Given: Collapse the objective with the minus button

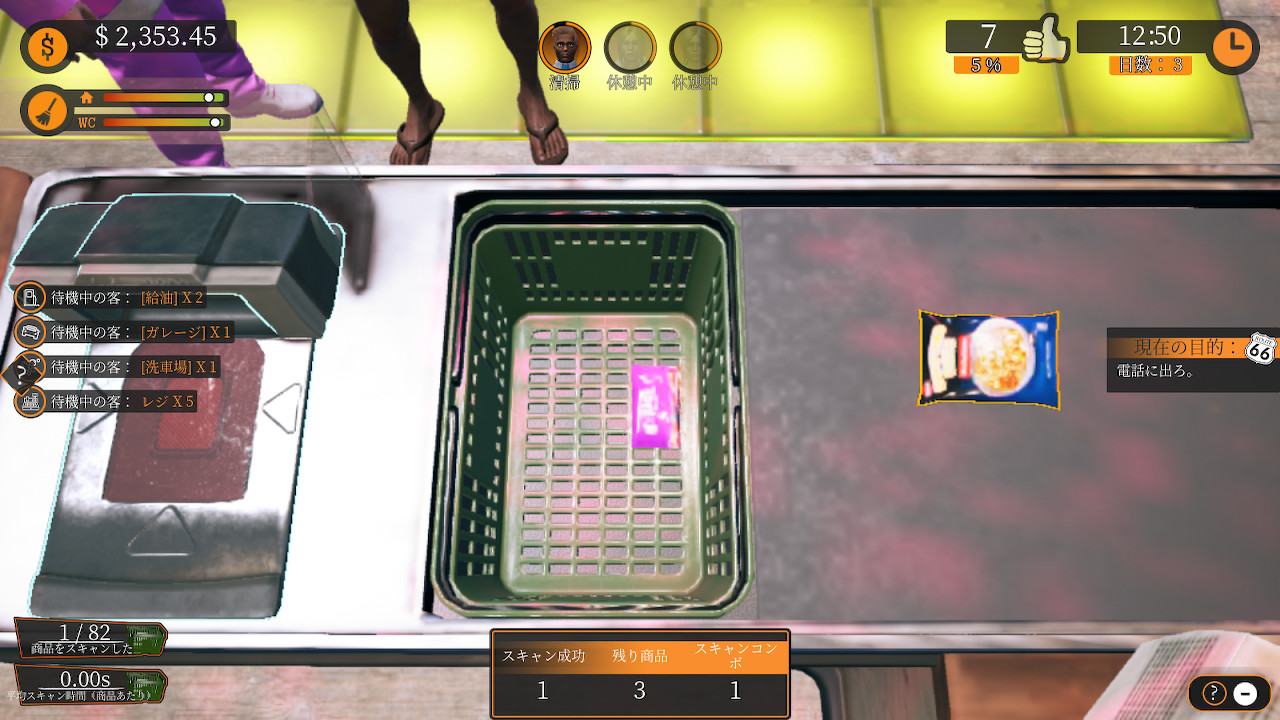Looking at the screenshot, I should click(1243, 692).
